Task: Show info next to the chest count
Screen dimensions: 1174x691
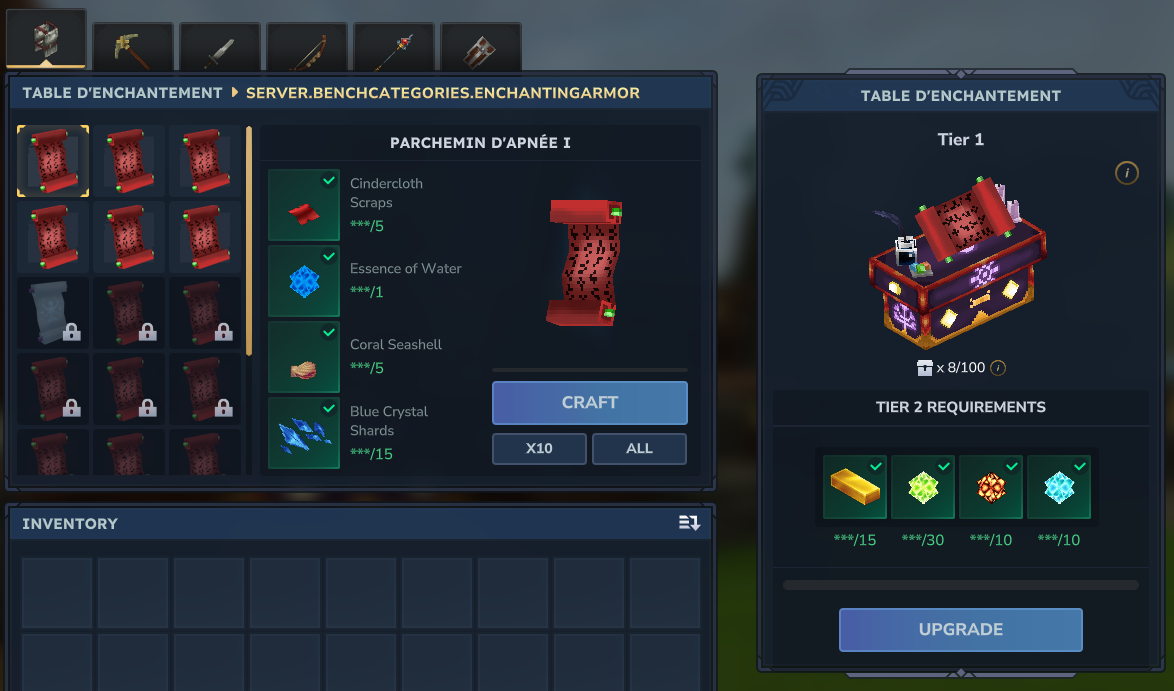Action: pyautogui.click(x=998, y=368)
